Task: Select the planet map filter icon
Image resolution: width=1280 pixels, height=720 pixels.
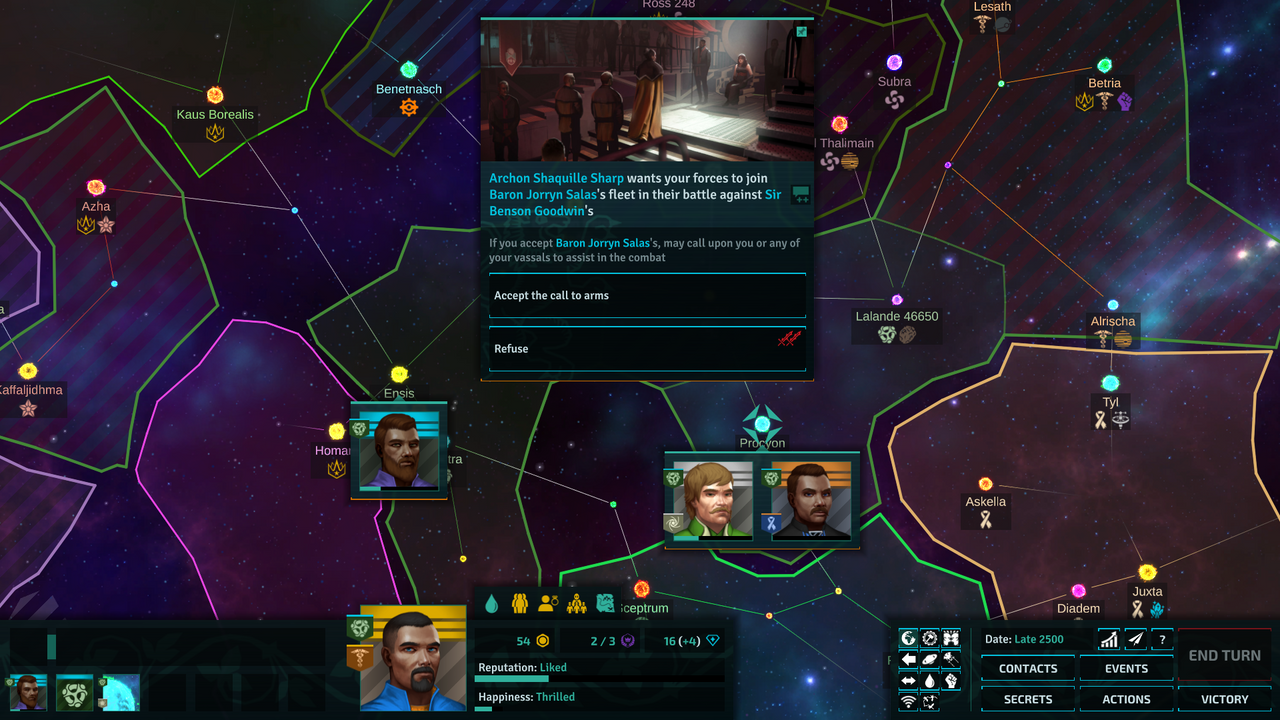Action: pyautogui.click(x=930, y=659)
